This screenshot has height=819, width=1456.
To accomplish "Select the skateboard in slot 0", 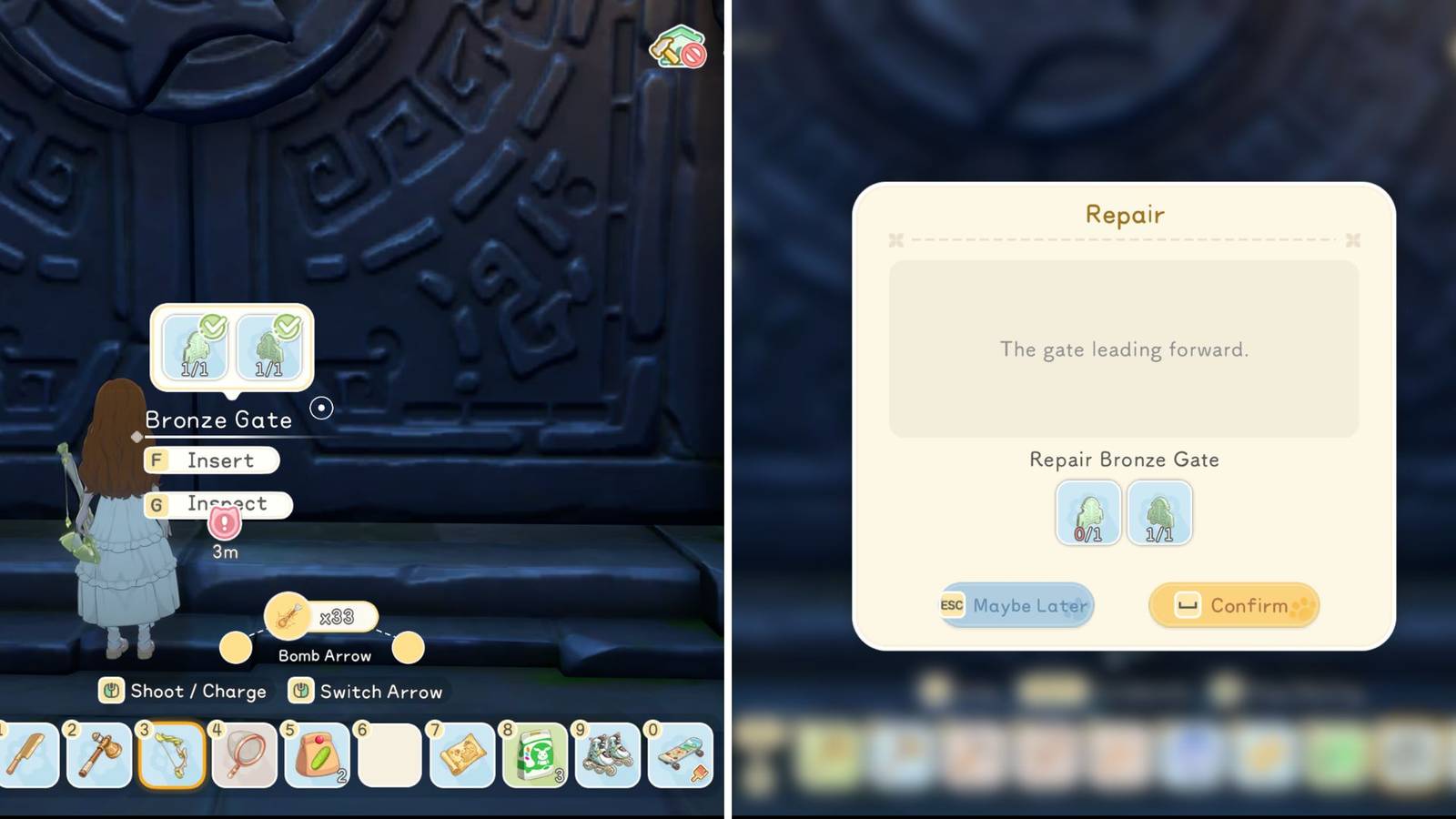I will coord(678,755).
